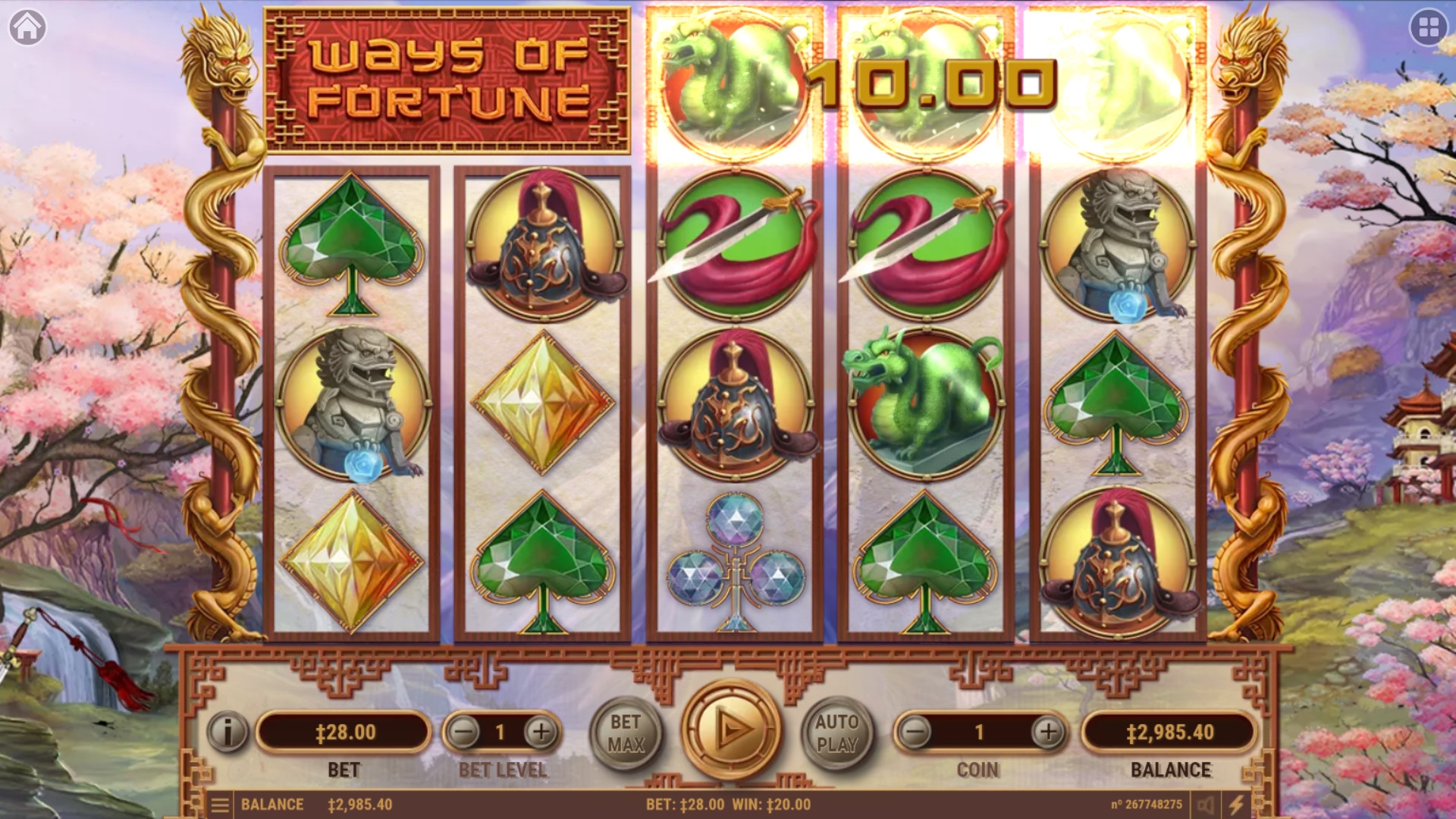Image resolution: width=1456 pixels, height=819 pixels.
Task: Toggle the sound speaker icon
Action: (x=1206, y=805)
